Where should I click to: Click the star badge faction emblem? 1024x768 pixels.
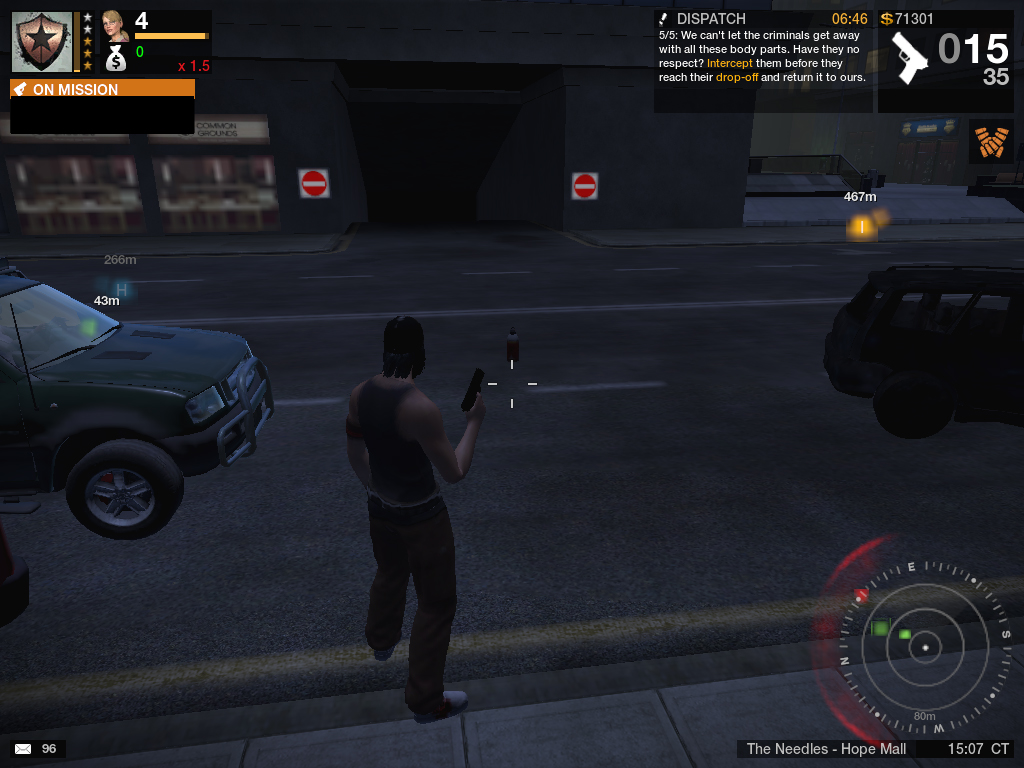pyautogui.click(x=42, y=41)
